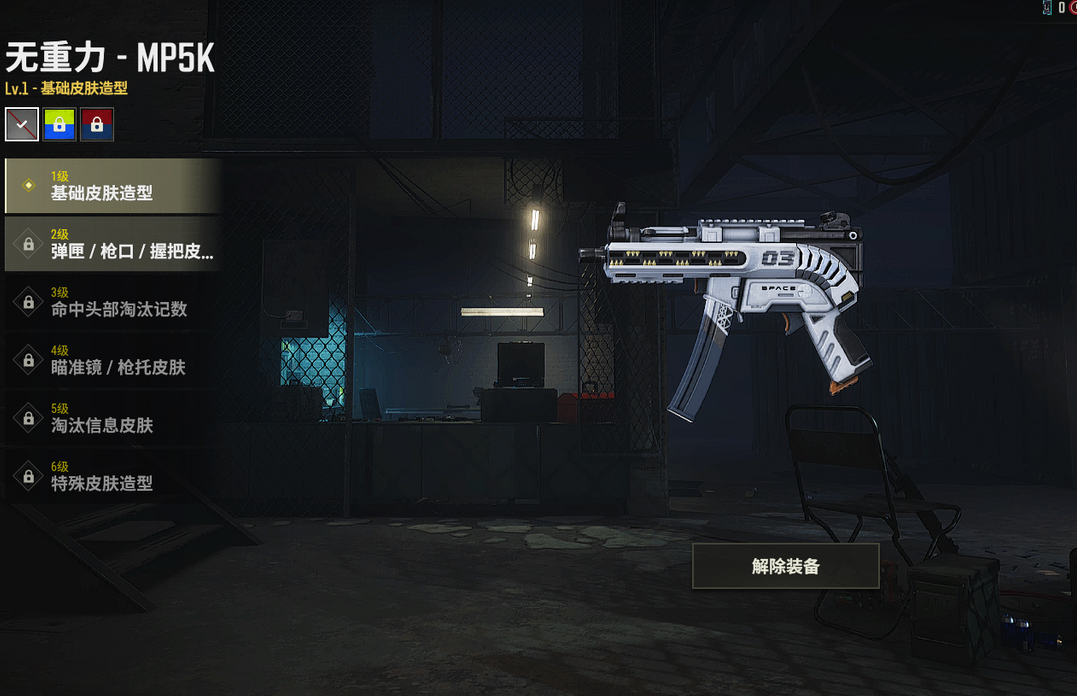The height and width of the screenshot is (696, 1077).
Task: Select the Level 1 基础皮肤造型 entry
Action: pyautogui.click(x=113, y=186)
